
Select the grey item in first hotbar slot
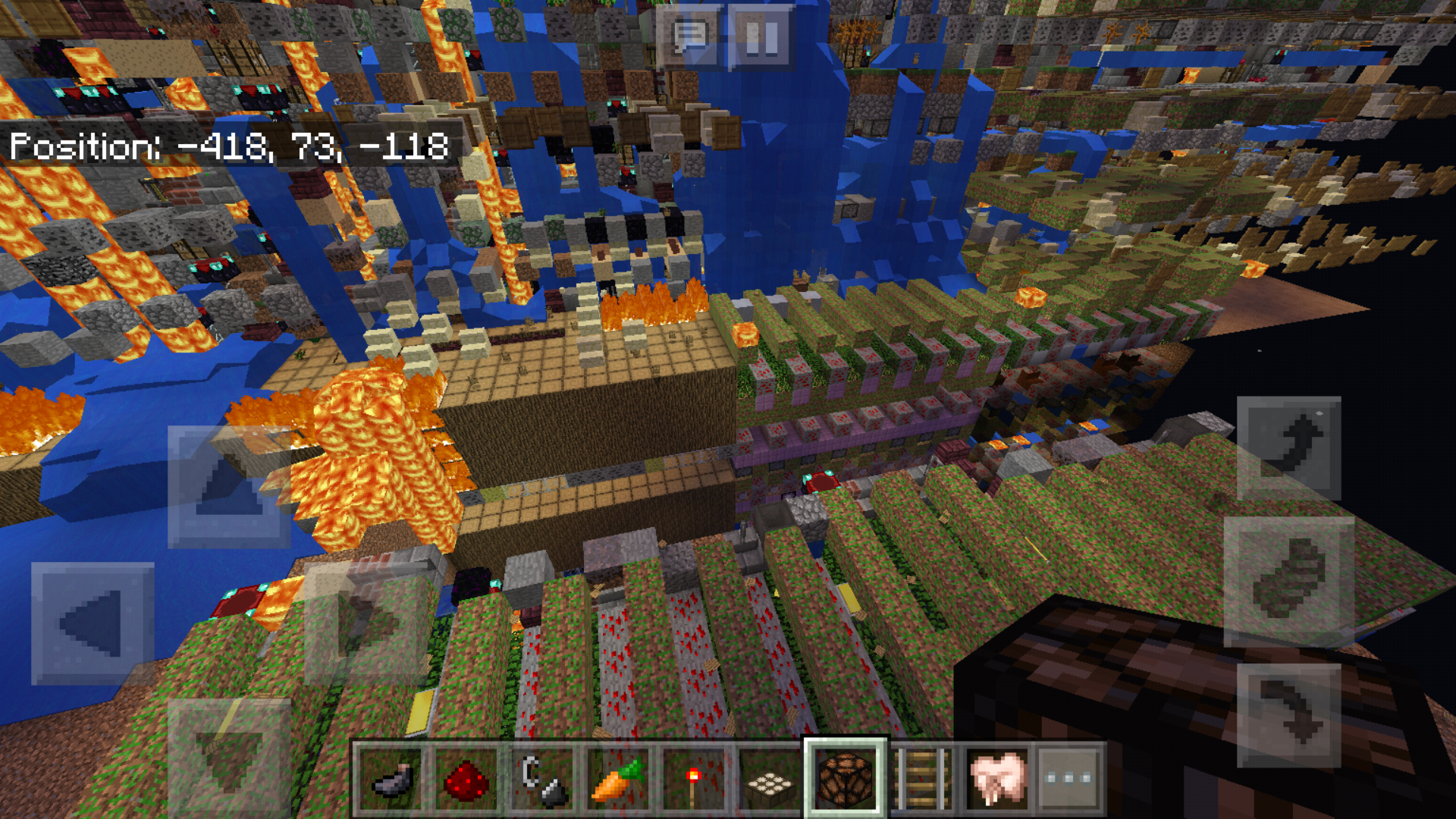[x=391, y=779]
